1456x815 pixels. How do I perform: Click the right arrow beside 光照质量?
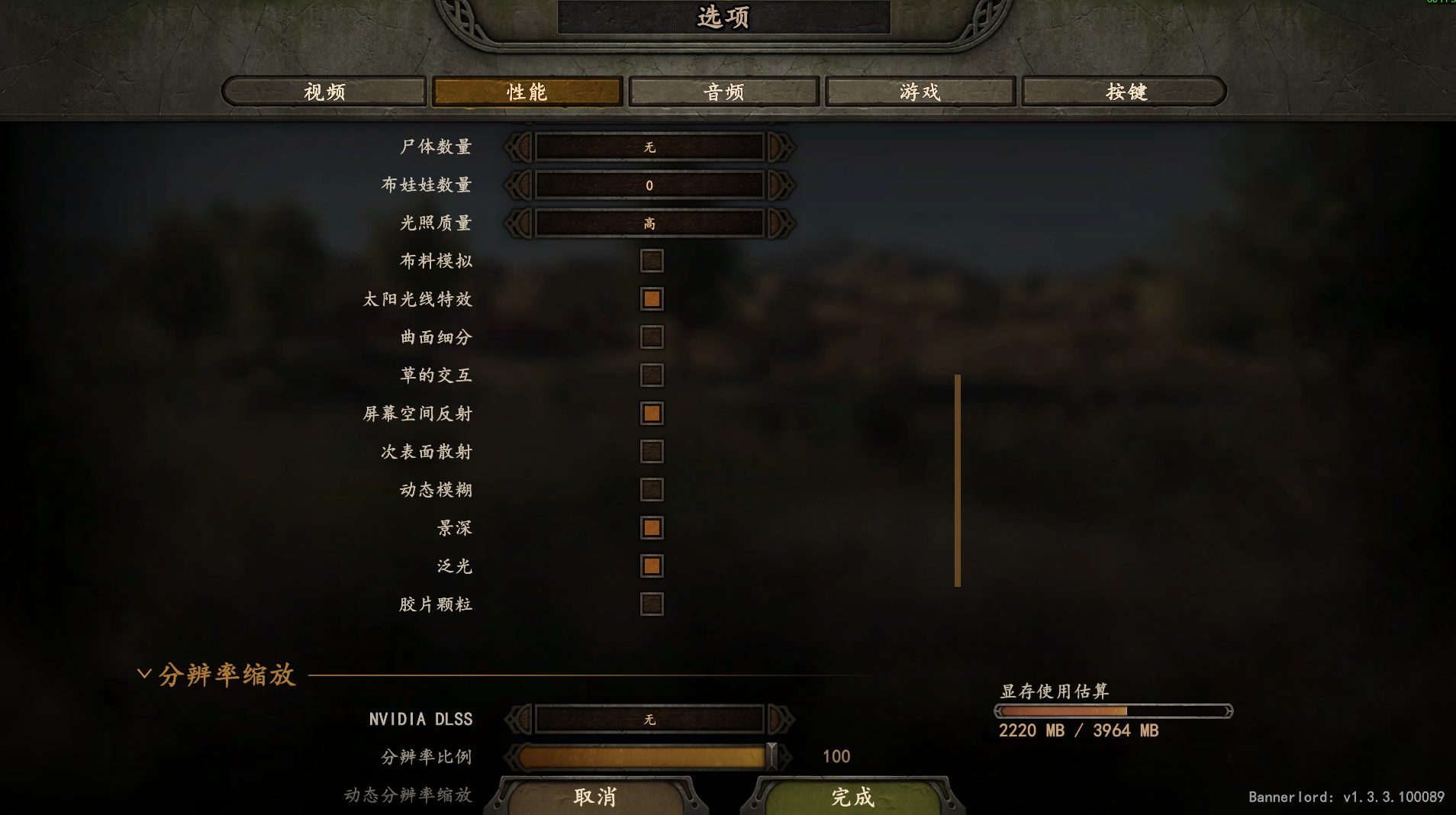[778, 223]
